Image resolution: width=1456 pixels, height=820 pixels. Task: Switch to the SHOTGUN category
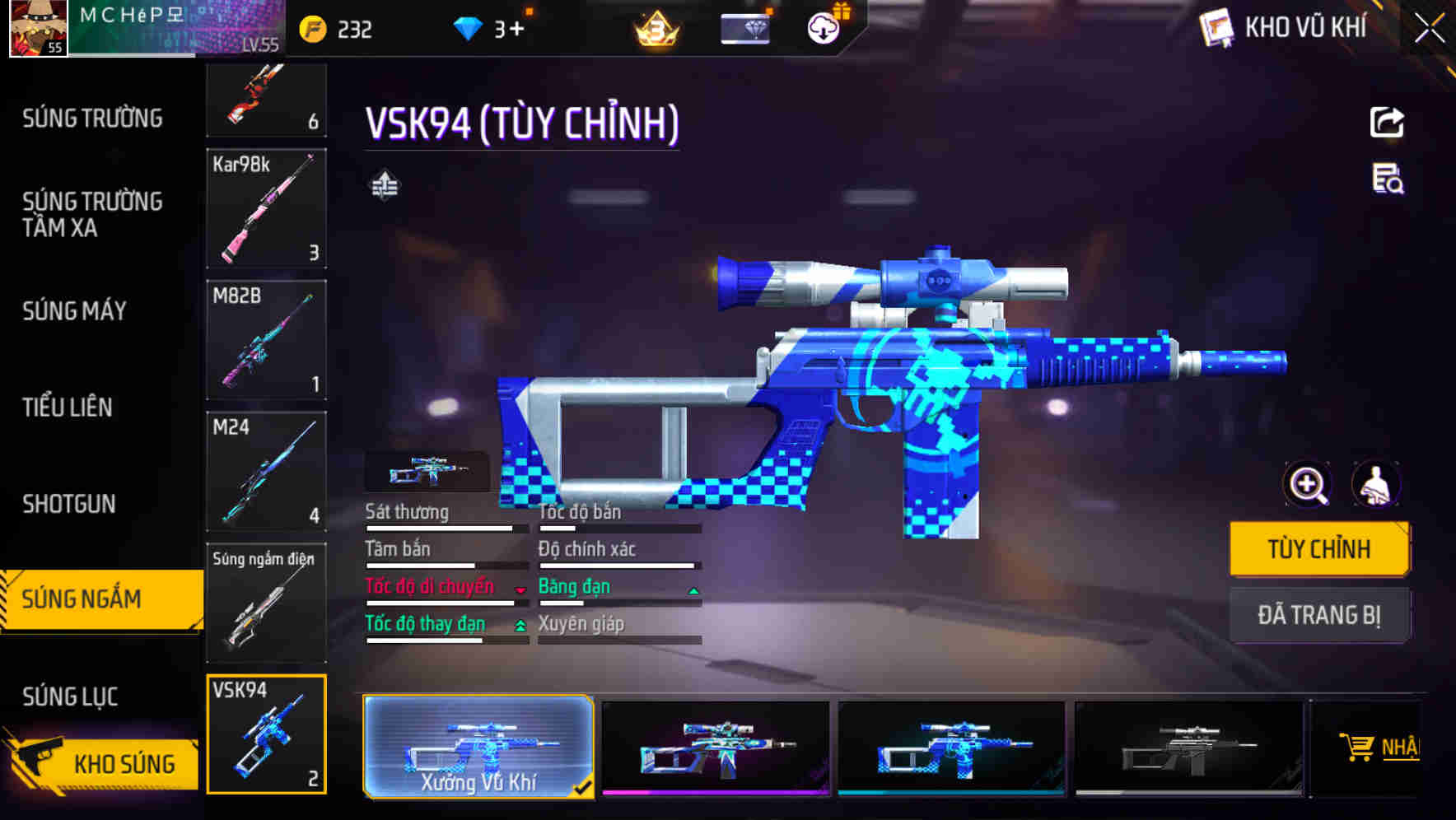point(68,503)
